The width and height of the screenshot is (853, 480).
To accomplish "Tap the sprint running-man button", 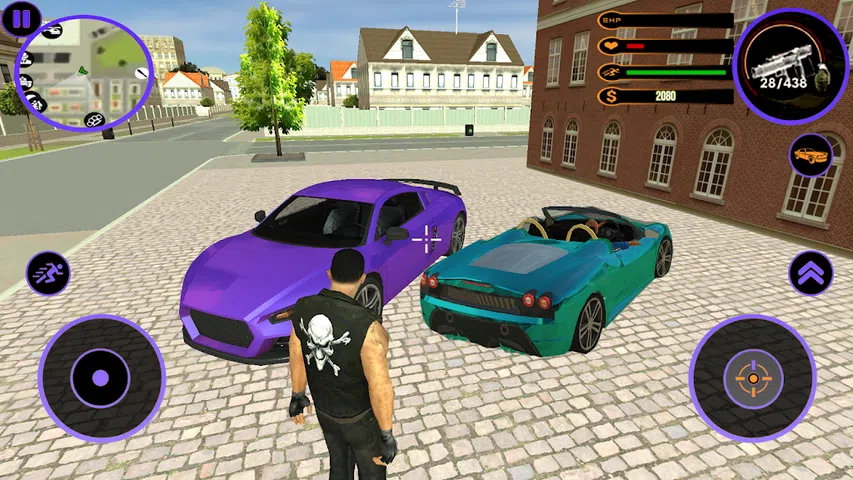I will click(x=48, y=272).
